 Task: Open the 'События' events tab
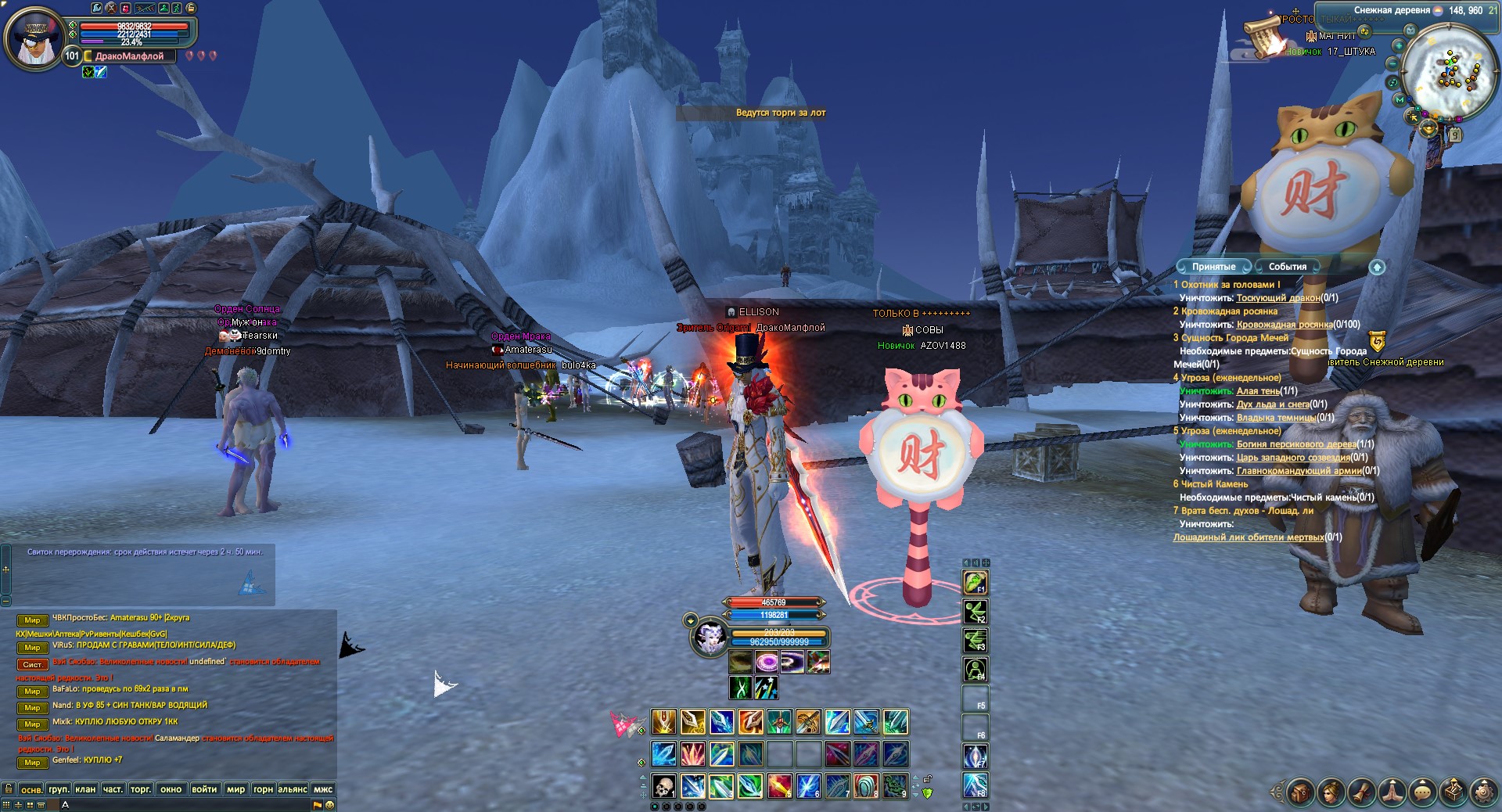click(1287, 267)
